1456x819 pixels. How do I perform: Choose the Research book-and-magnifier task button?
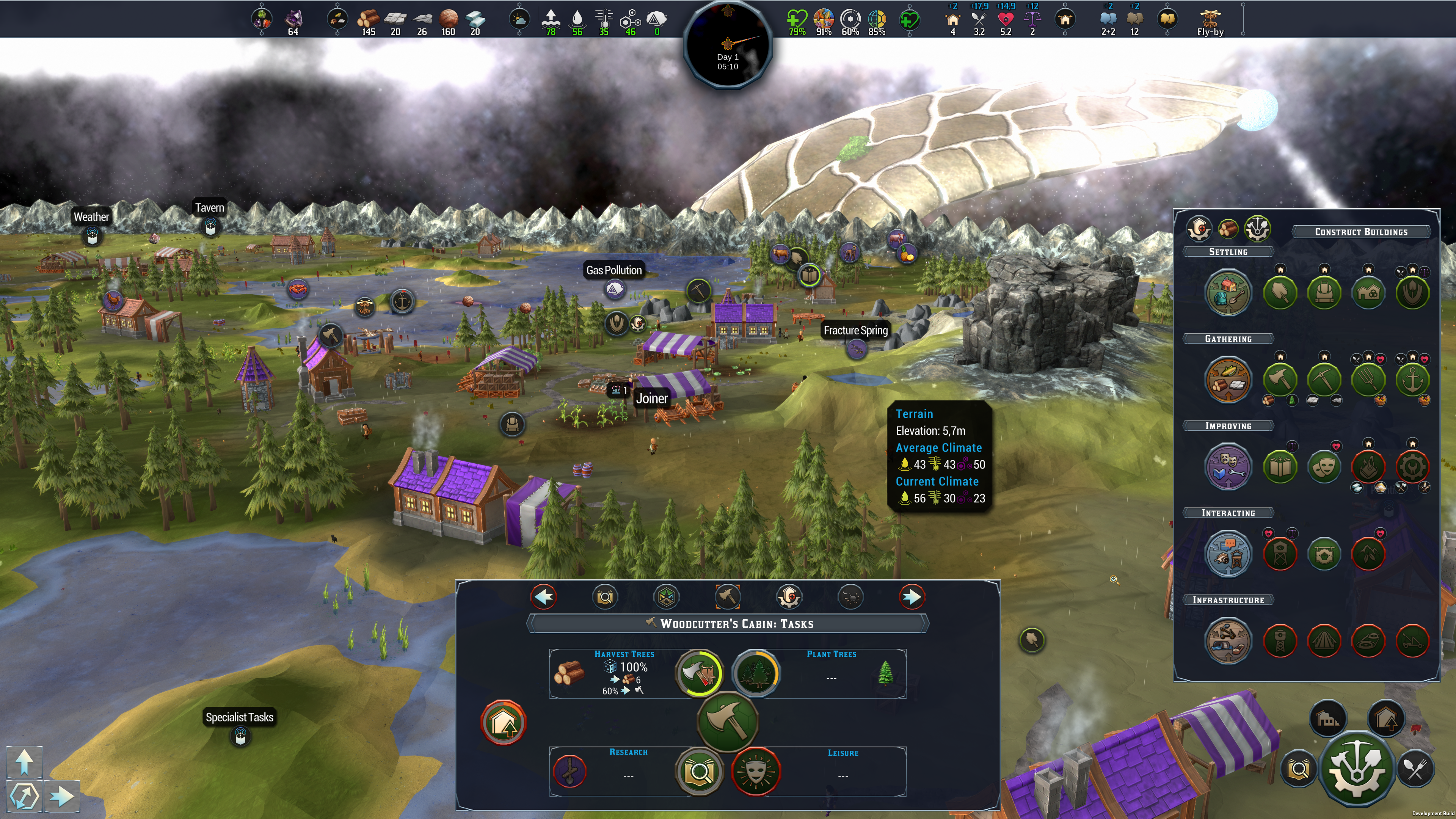point(699,771)
